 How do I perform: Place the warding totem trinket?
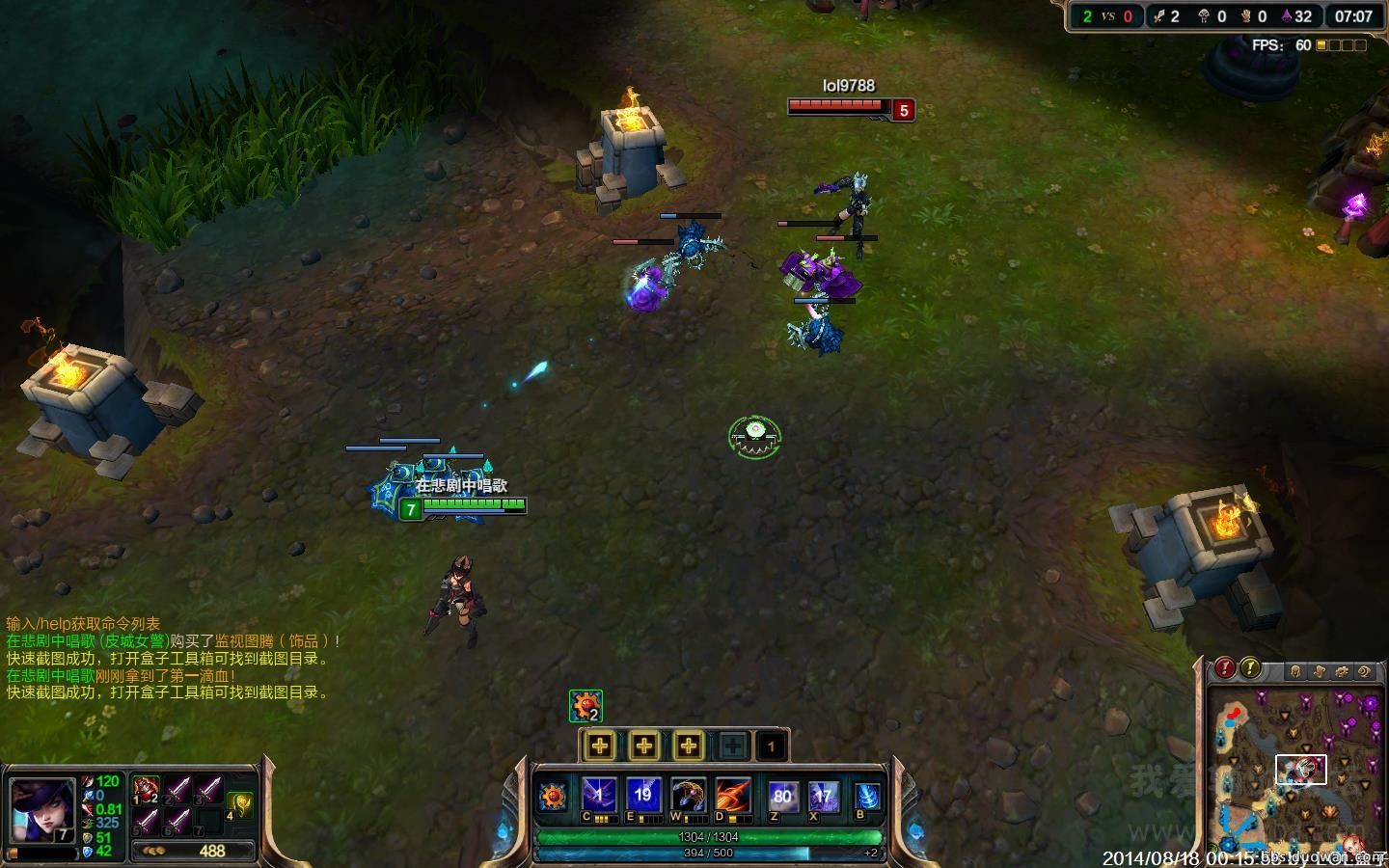coord(240,802)
